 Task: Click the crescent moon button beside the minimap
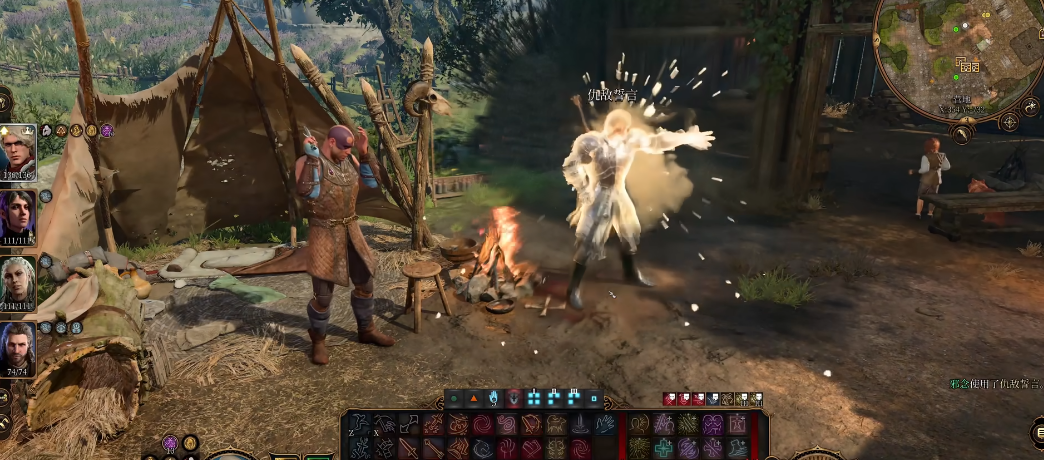coord(1030,105)
